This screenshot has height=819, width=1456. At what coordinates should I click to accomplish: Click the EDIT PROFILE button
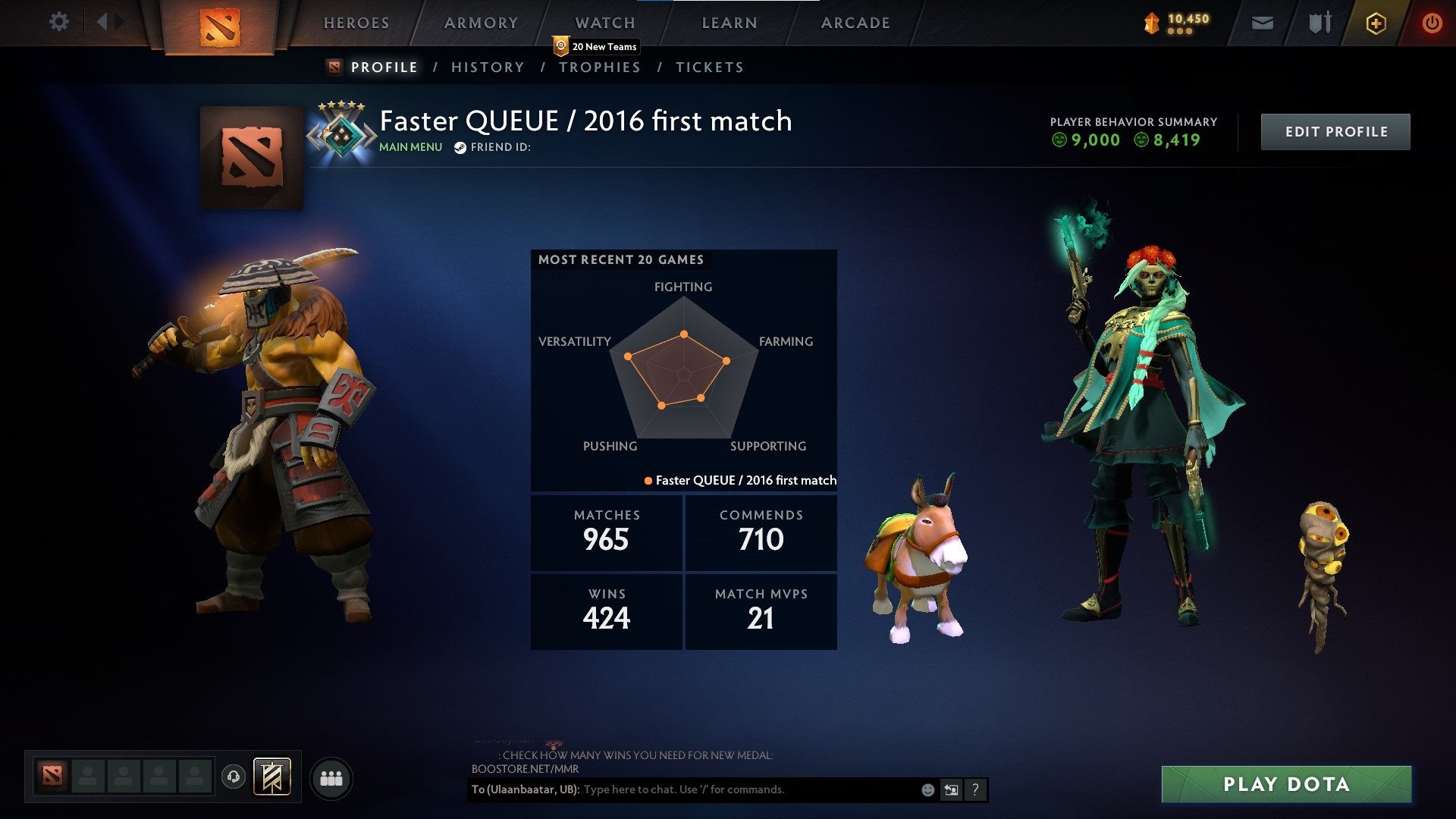(x=1335, y=130)
